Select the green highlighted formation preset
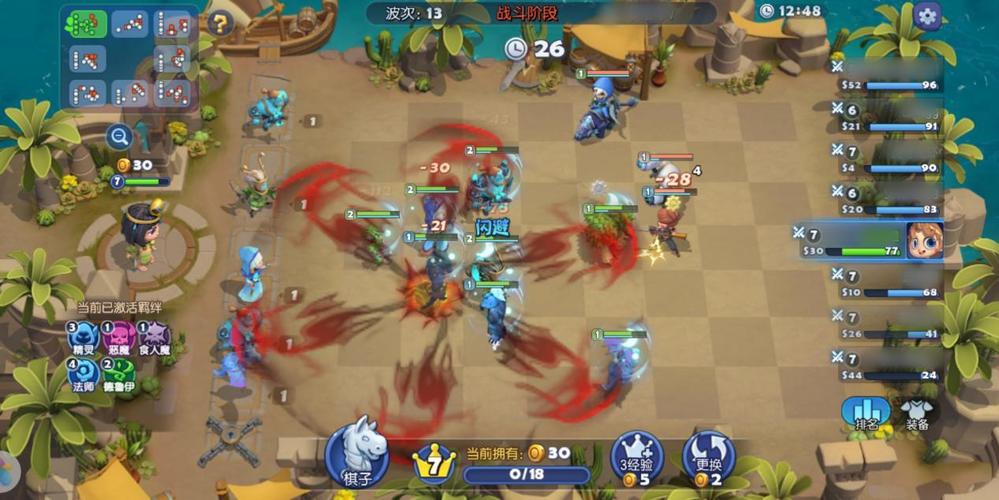Viewport: 999px width, 500px height. (x=87, y=24)
